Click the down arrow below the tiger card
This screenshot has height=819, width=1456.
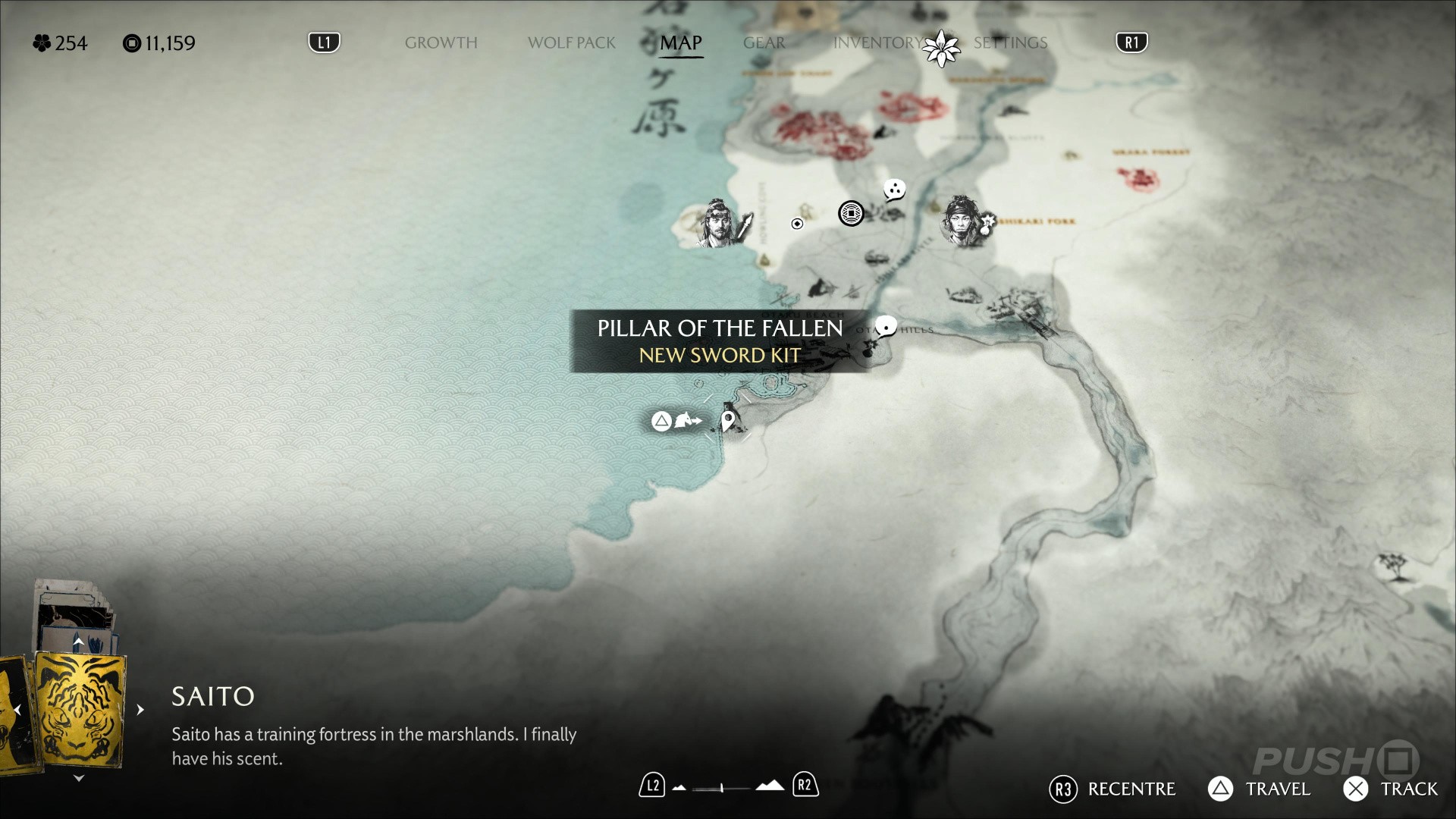[x=78, y=778]
